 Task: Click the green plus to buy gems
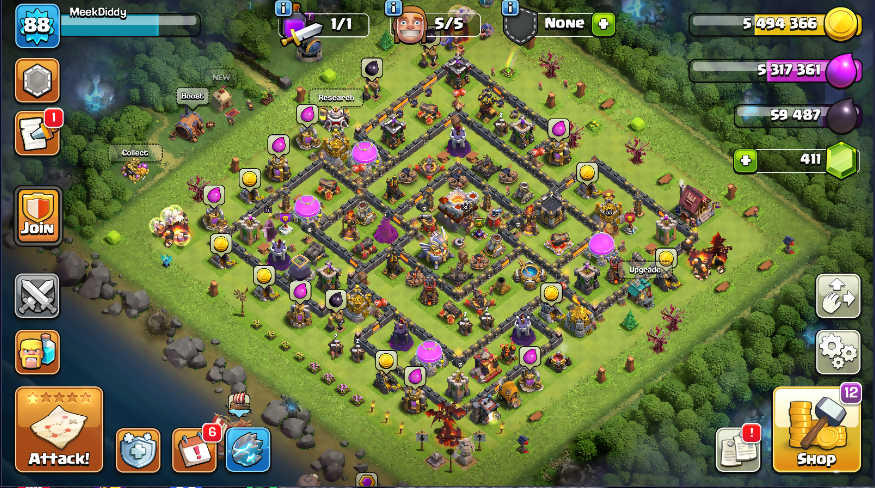click(744, 160)
